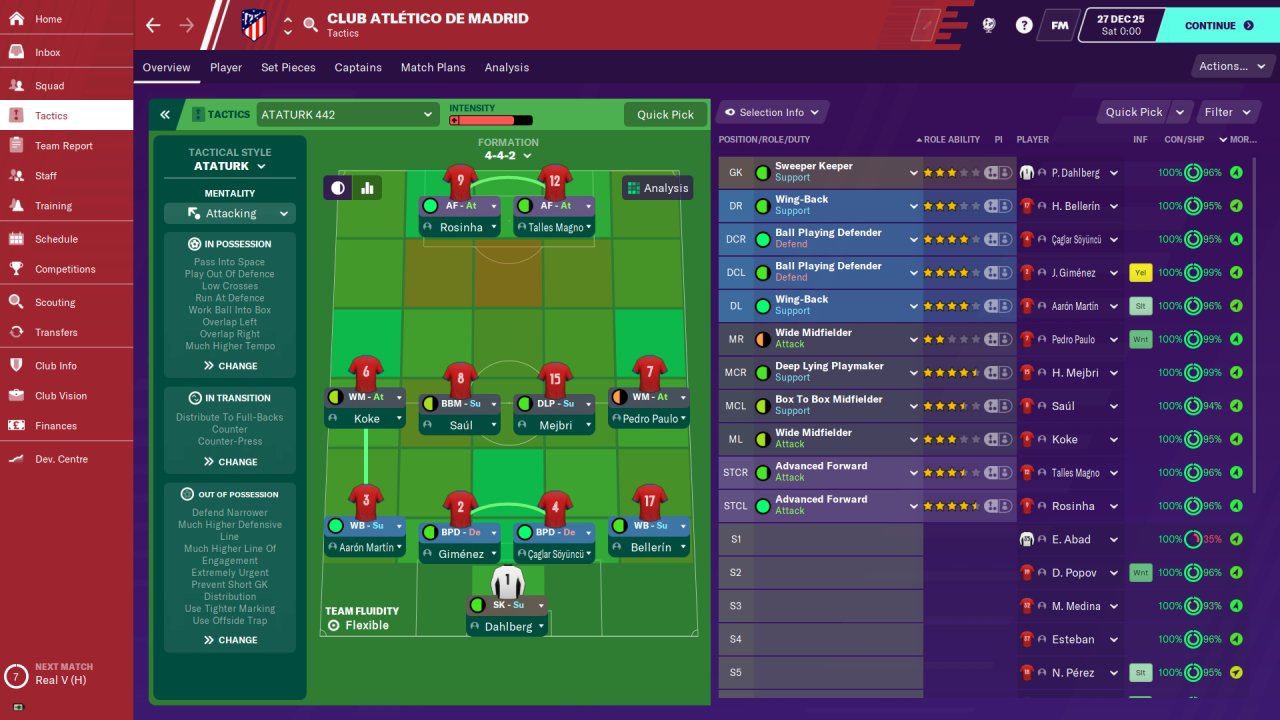
Task: Open the Selection Info dropdown
Action: (x=772, y=112)
